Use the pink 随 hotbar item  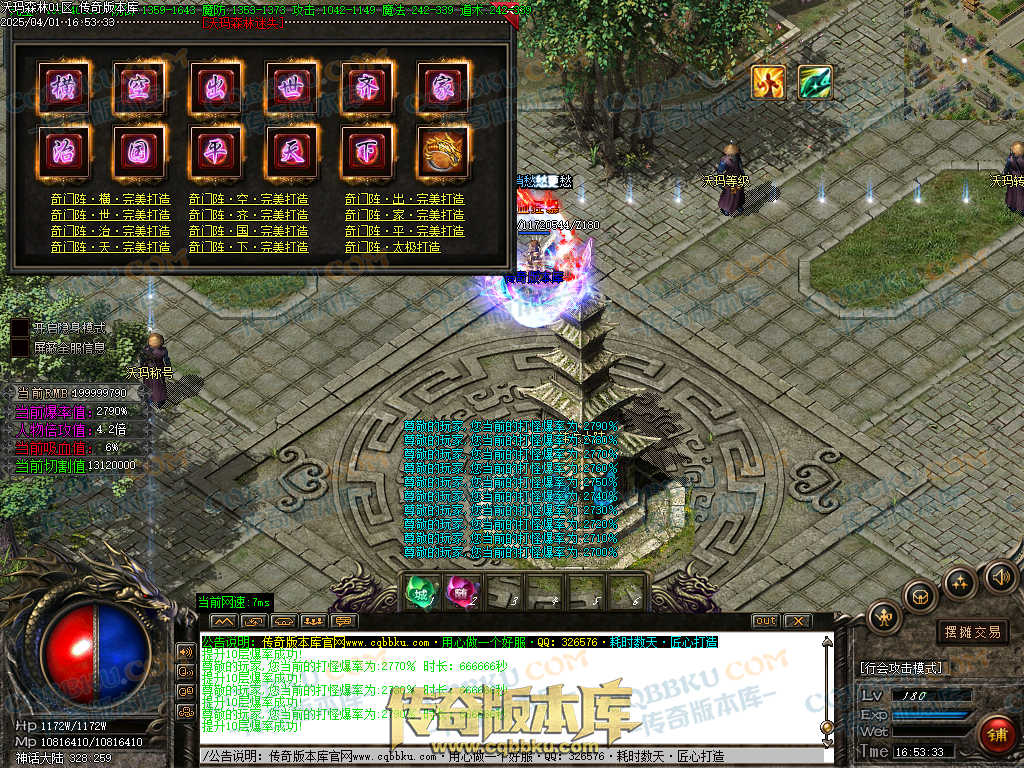(459, 591)
